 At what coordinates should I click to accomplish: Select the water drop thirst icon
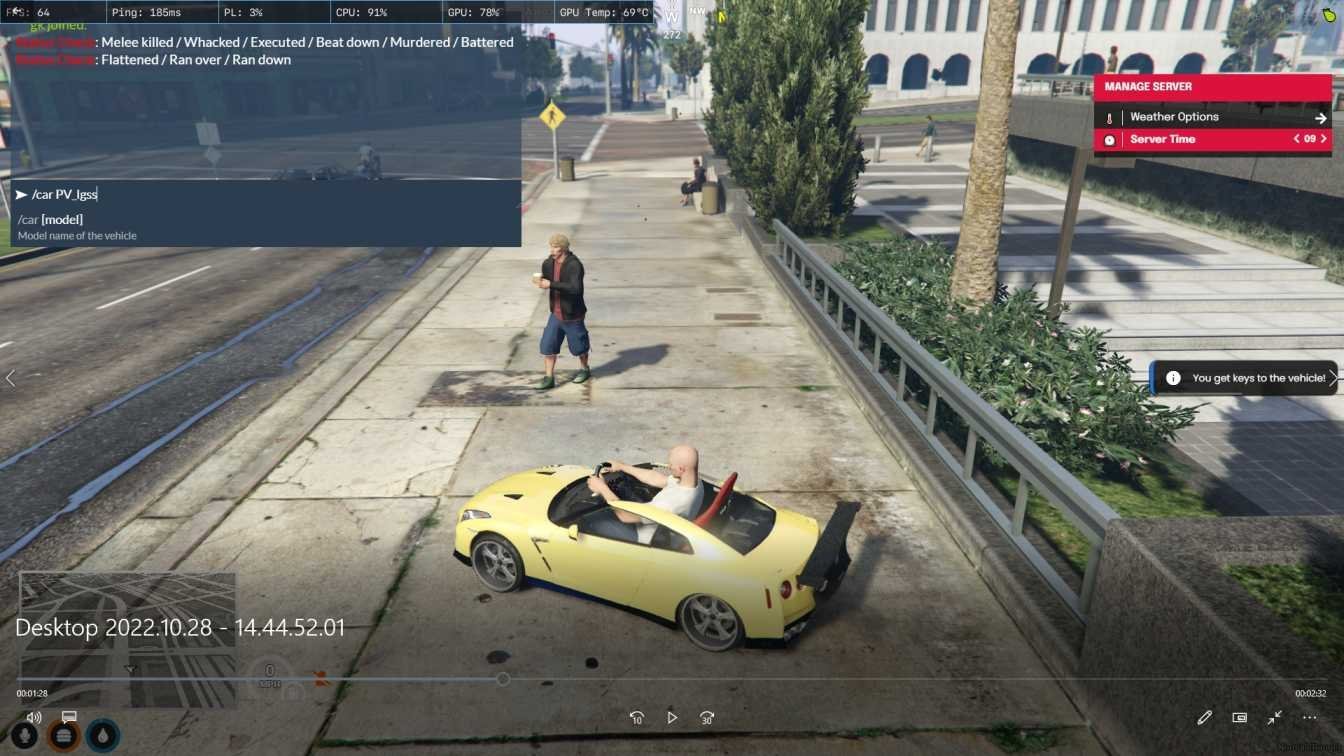103,736
